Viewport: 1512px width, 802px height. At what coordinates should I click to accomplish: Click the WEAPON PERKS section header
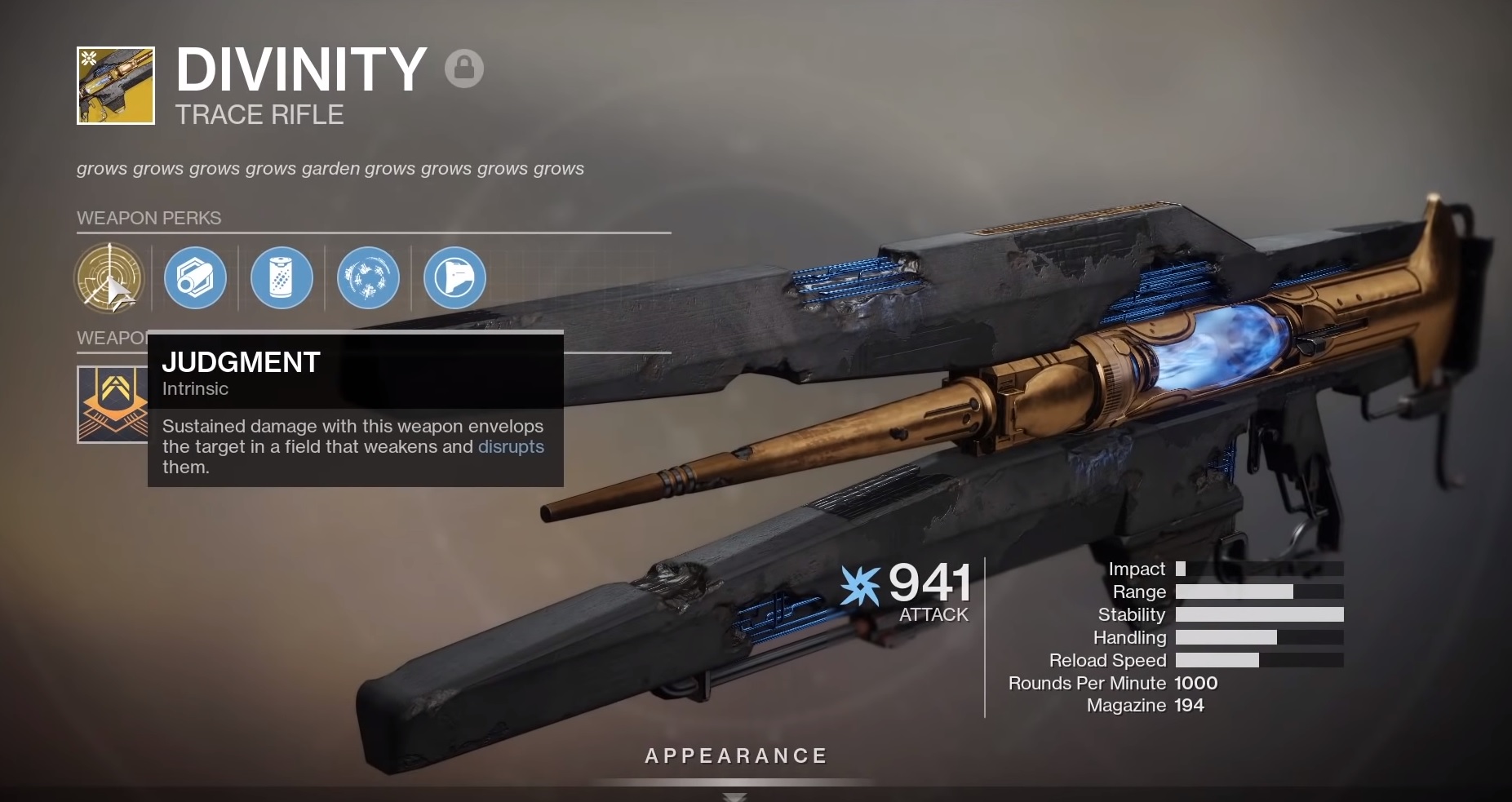click(x=149, y=218)
